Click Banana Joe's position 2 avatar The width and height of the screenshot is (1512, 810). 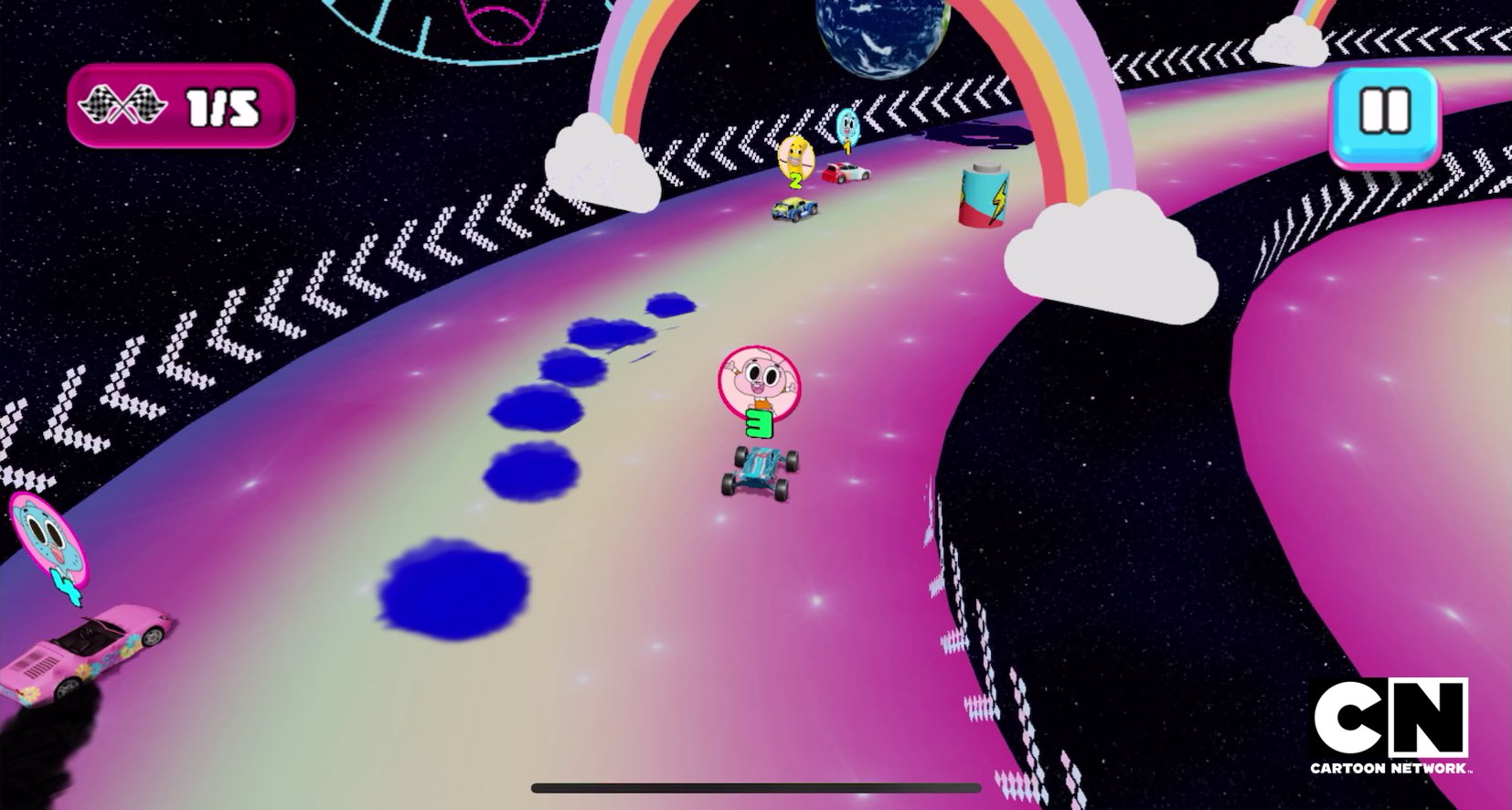click(x=794, y=157)
